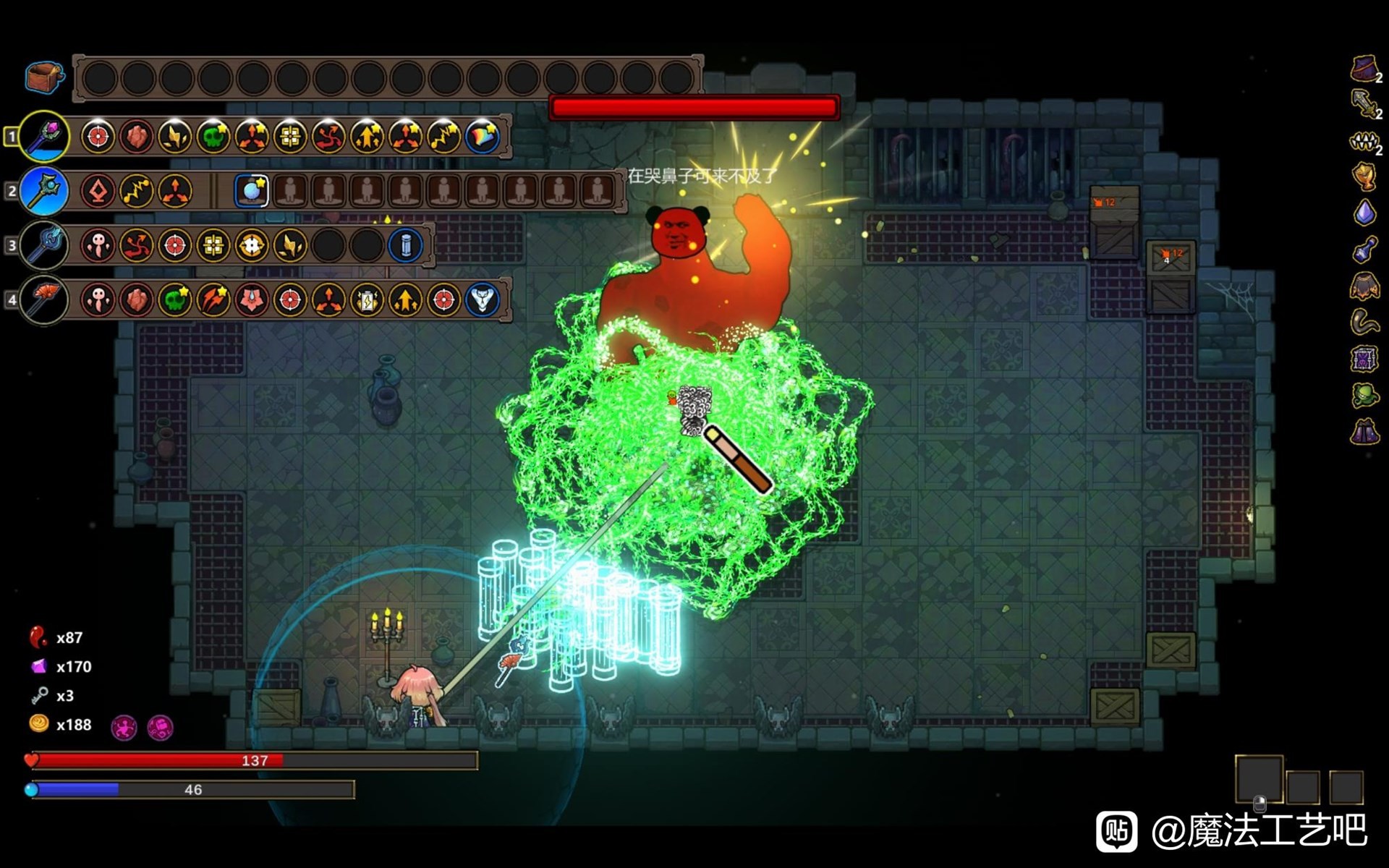The width and height of the screenshot is (1389, 868).
Task: Inspect the fanged teeth relic
Action: pyautogui.click(x=1364, y=141)
